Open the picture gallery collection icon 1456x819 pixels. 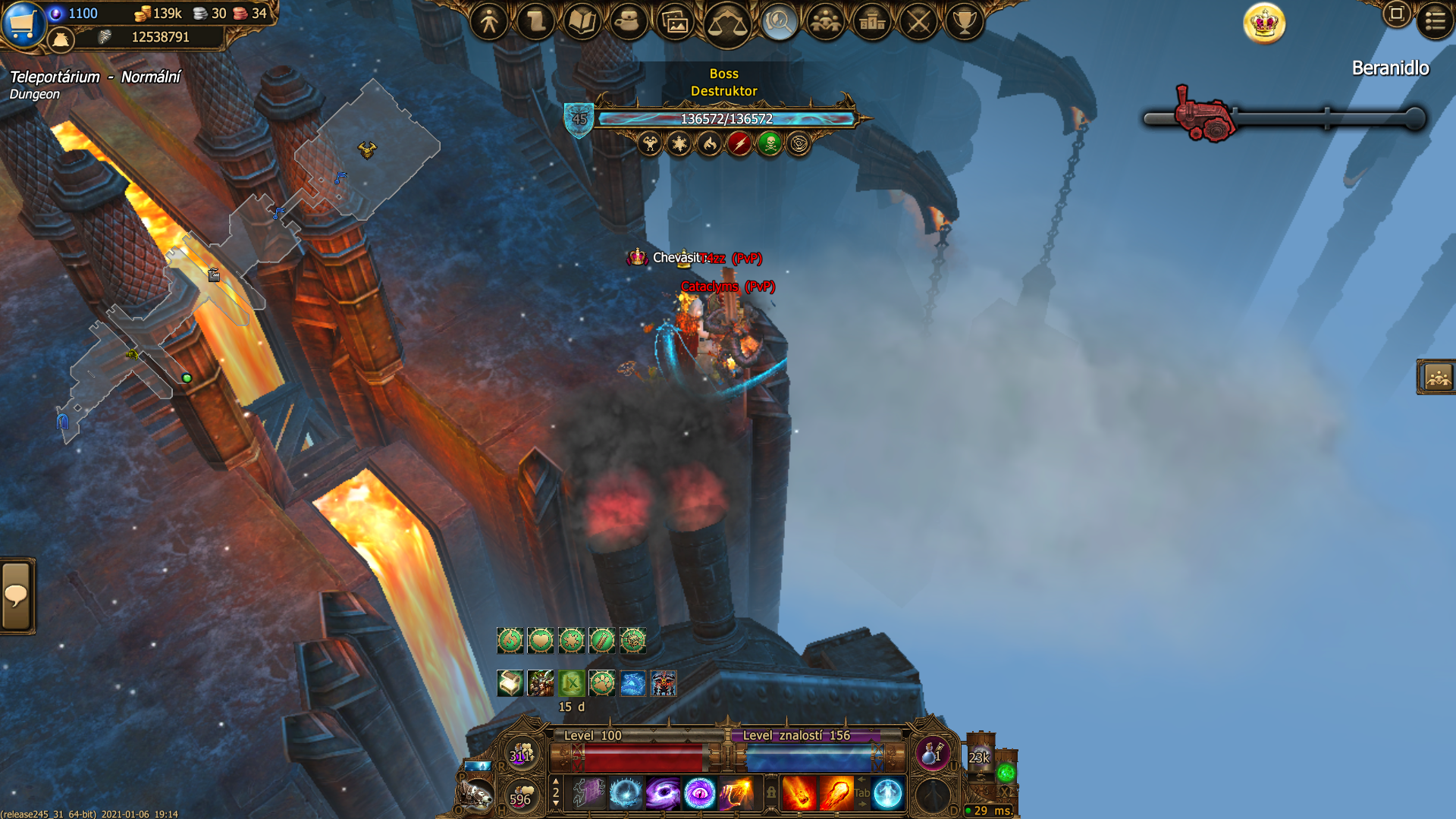[675, 23]
